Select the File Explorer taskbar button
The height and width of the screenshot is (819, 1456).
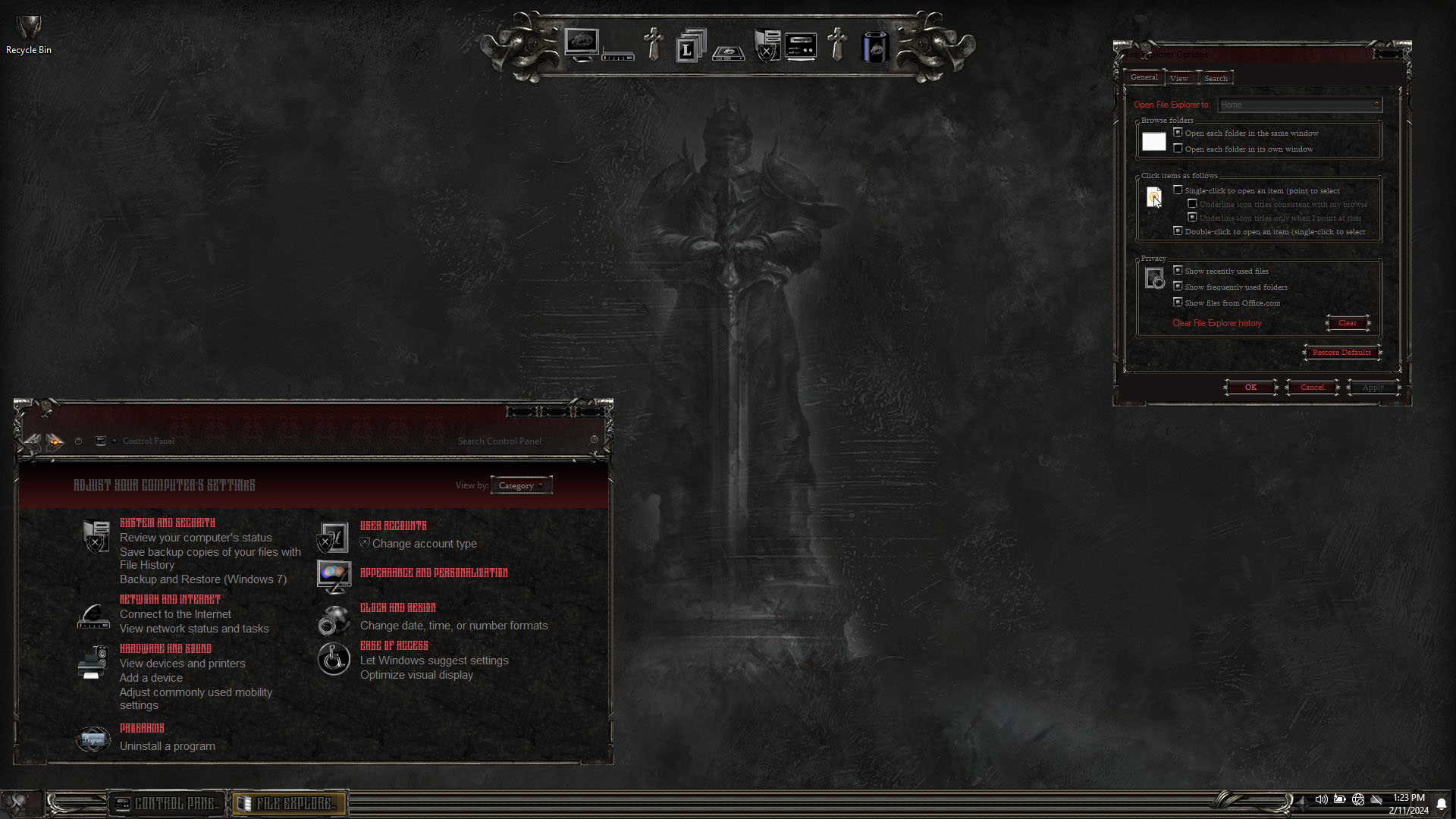click(288, 803)
